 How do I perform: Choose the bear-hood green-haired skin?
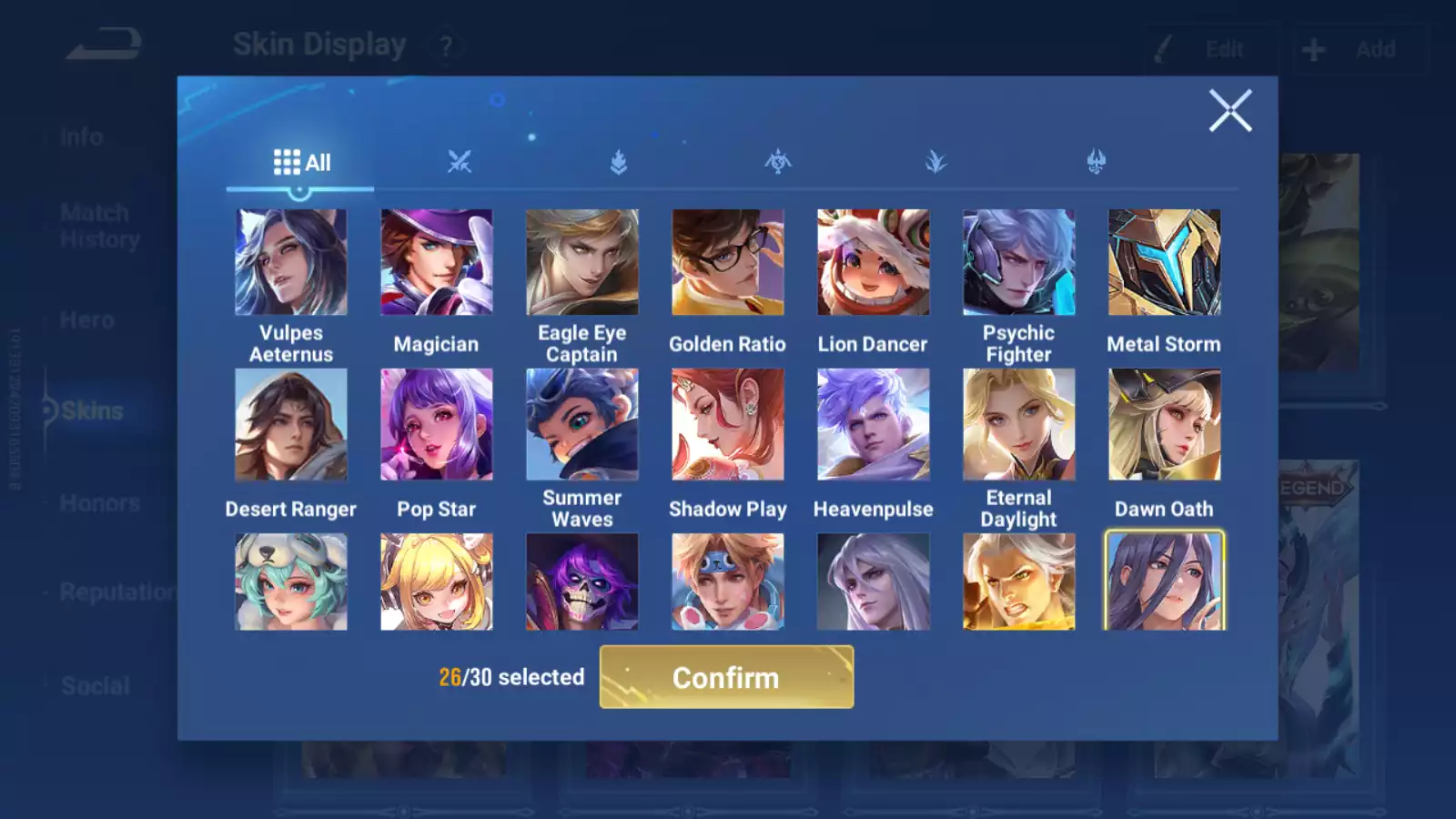pos(291,582)
